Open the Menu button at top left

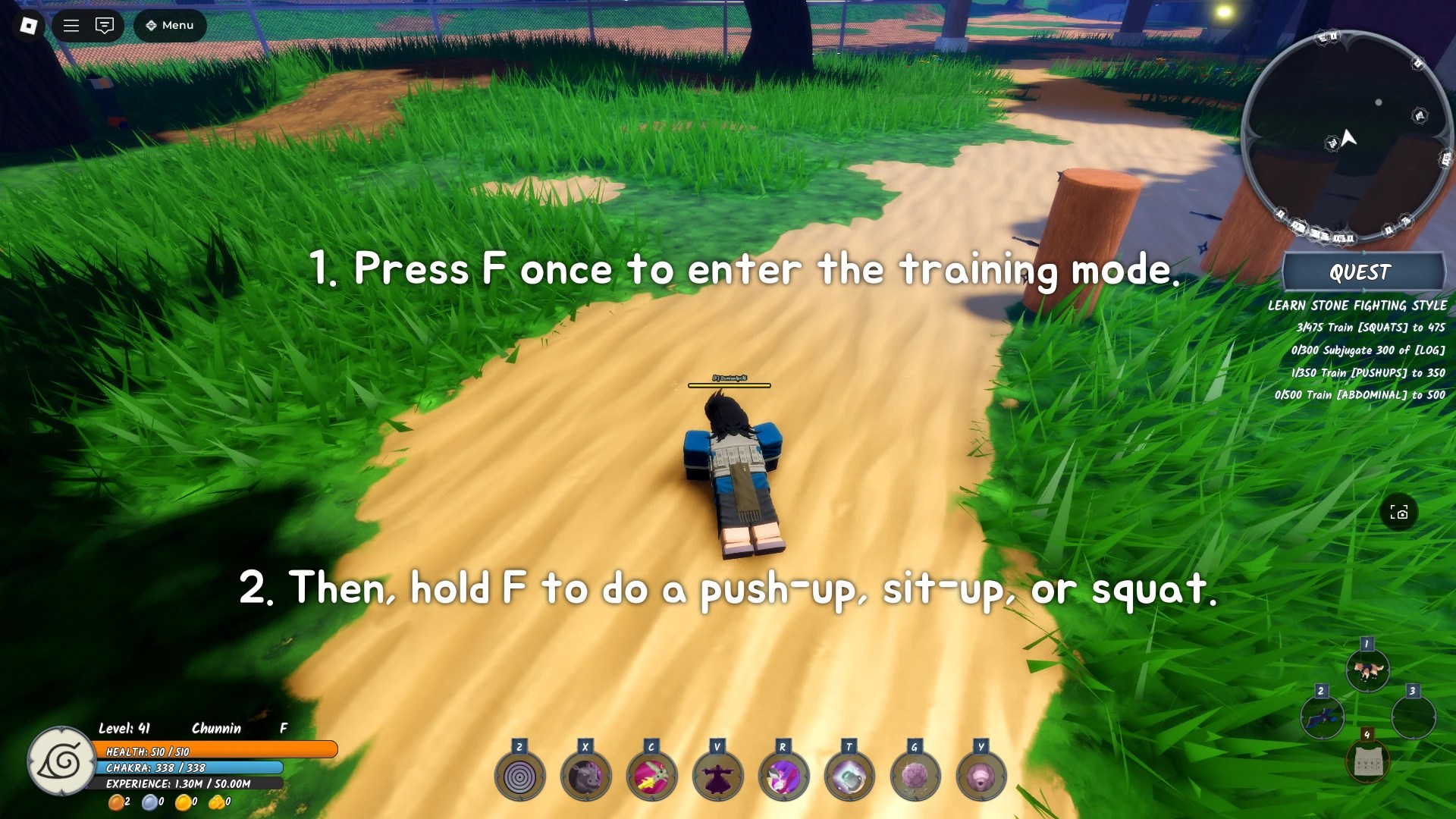click(x=169, y=25)
